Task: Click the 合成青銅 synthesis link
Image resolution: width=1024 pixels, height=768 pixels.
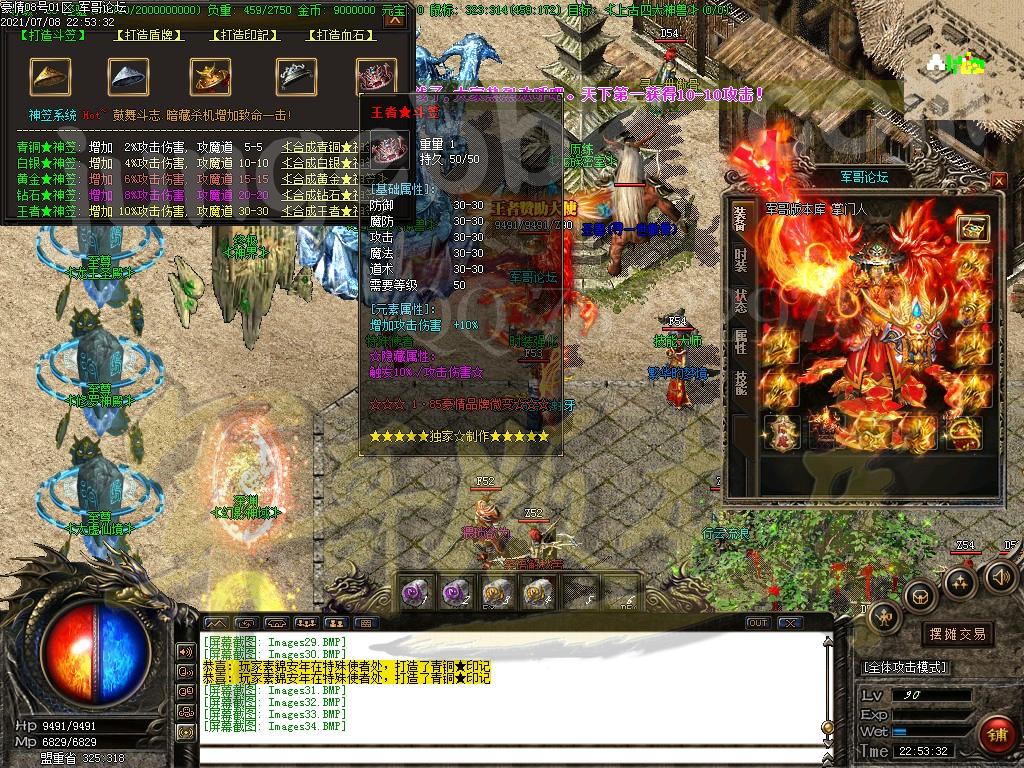Action: pyautogui.click(x=322, y=147)
